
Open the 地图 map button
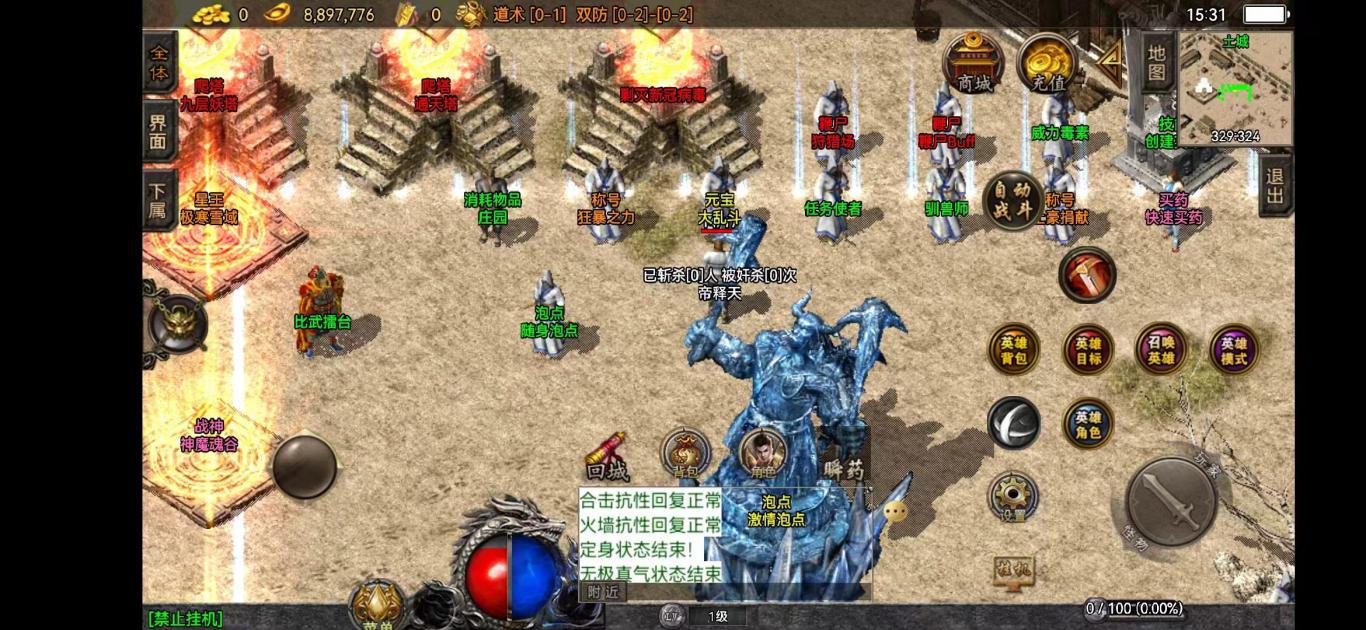[1157, 62]
